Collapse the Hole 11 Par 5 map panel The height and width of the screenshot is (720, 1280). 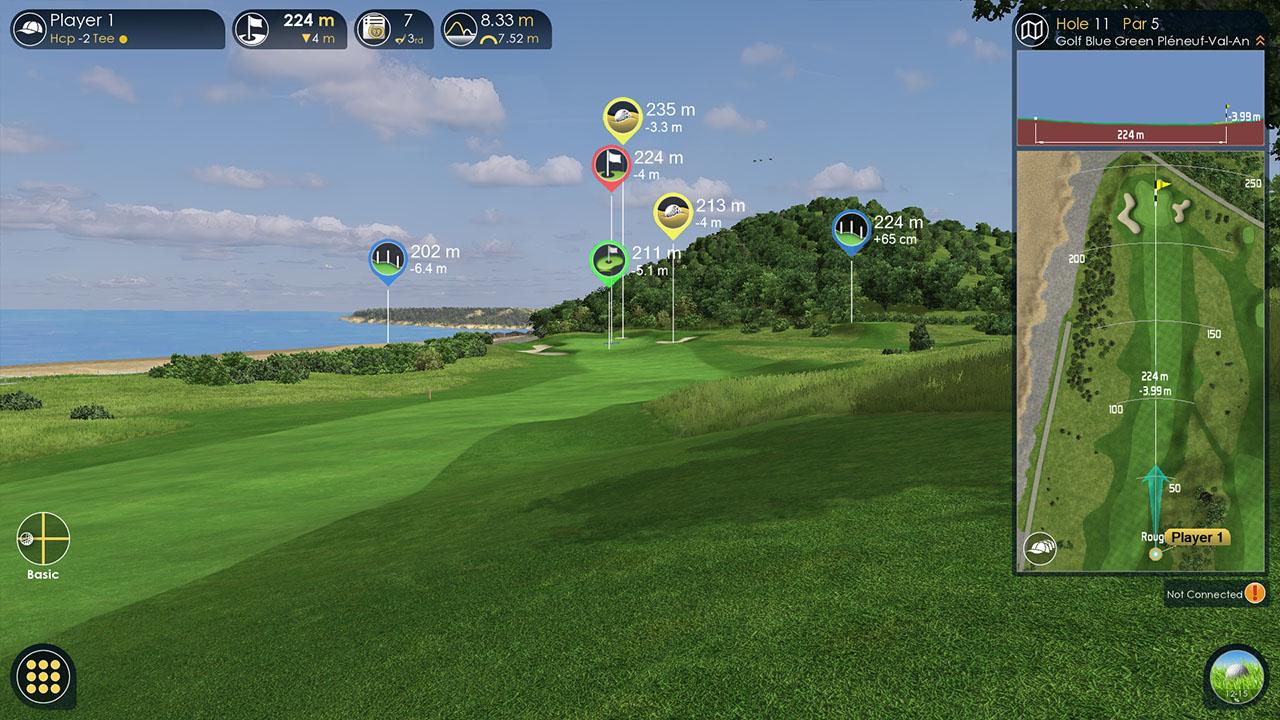(x=1260, y=41)
